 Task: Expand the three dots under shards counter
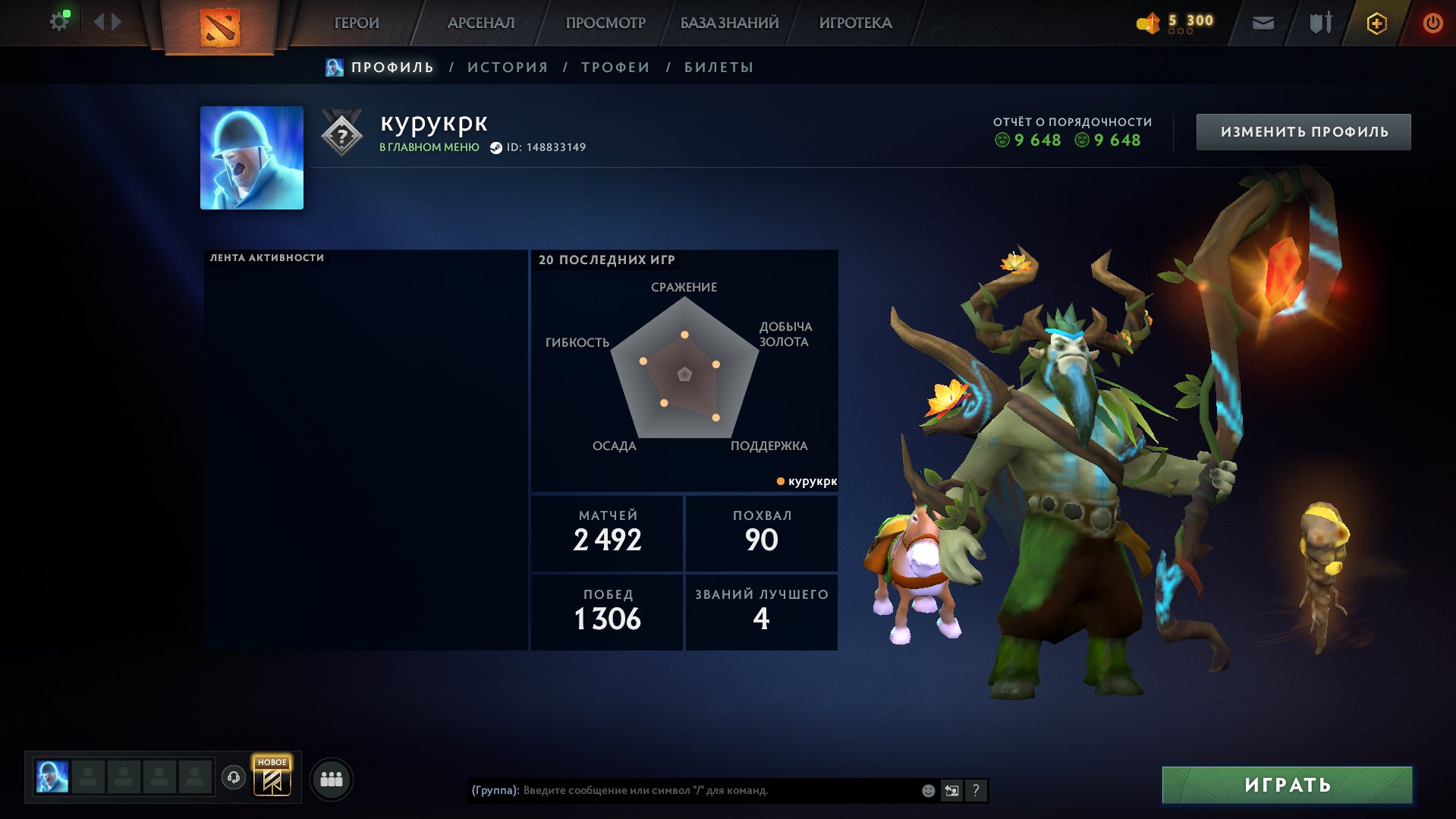1181,33
